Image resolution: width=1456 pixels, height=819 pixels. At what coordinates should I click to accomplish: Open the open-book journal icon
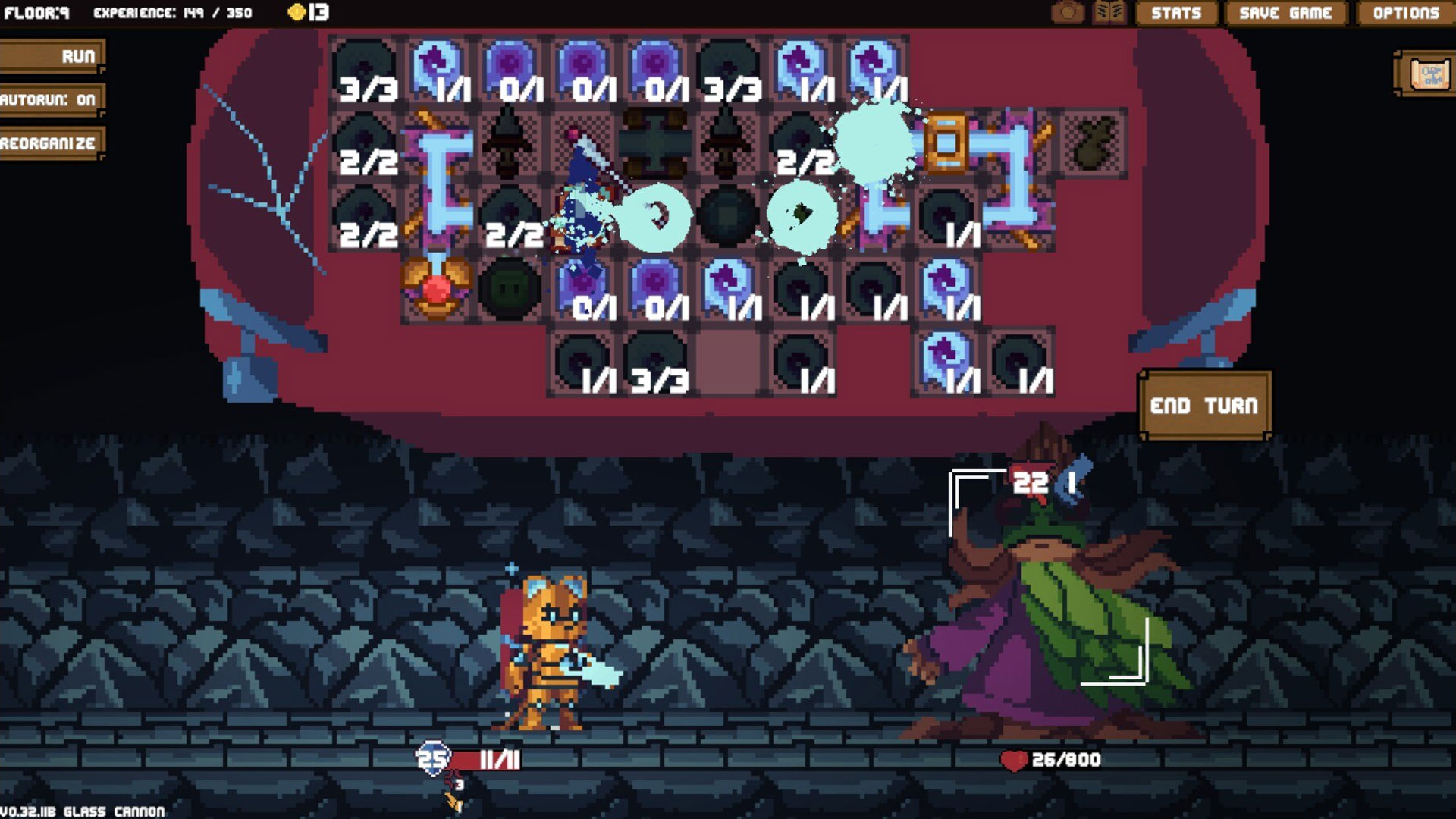click(1109, 13)
